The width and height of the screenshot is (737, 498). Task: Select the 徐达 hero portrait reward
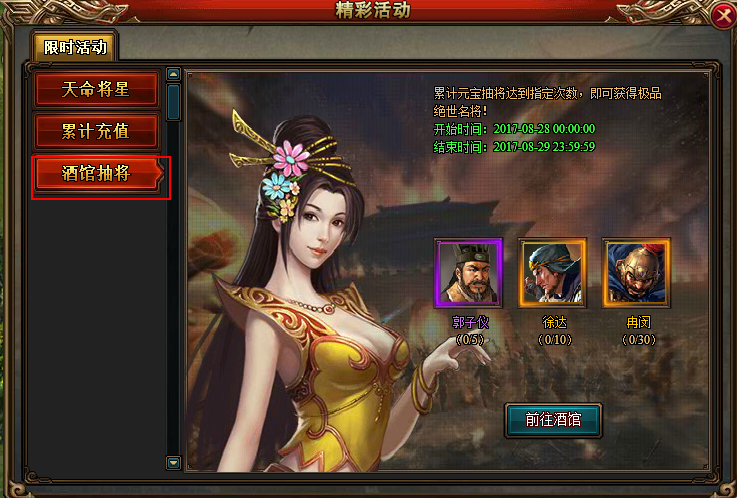point(552,273)
